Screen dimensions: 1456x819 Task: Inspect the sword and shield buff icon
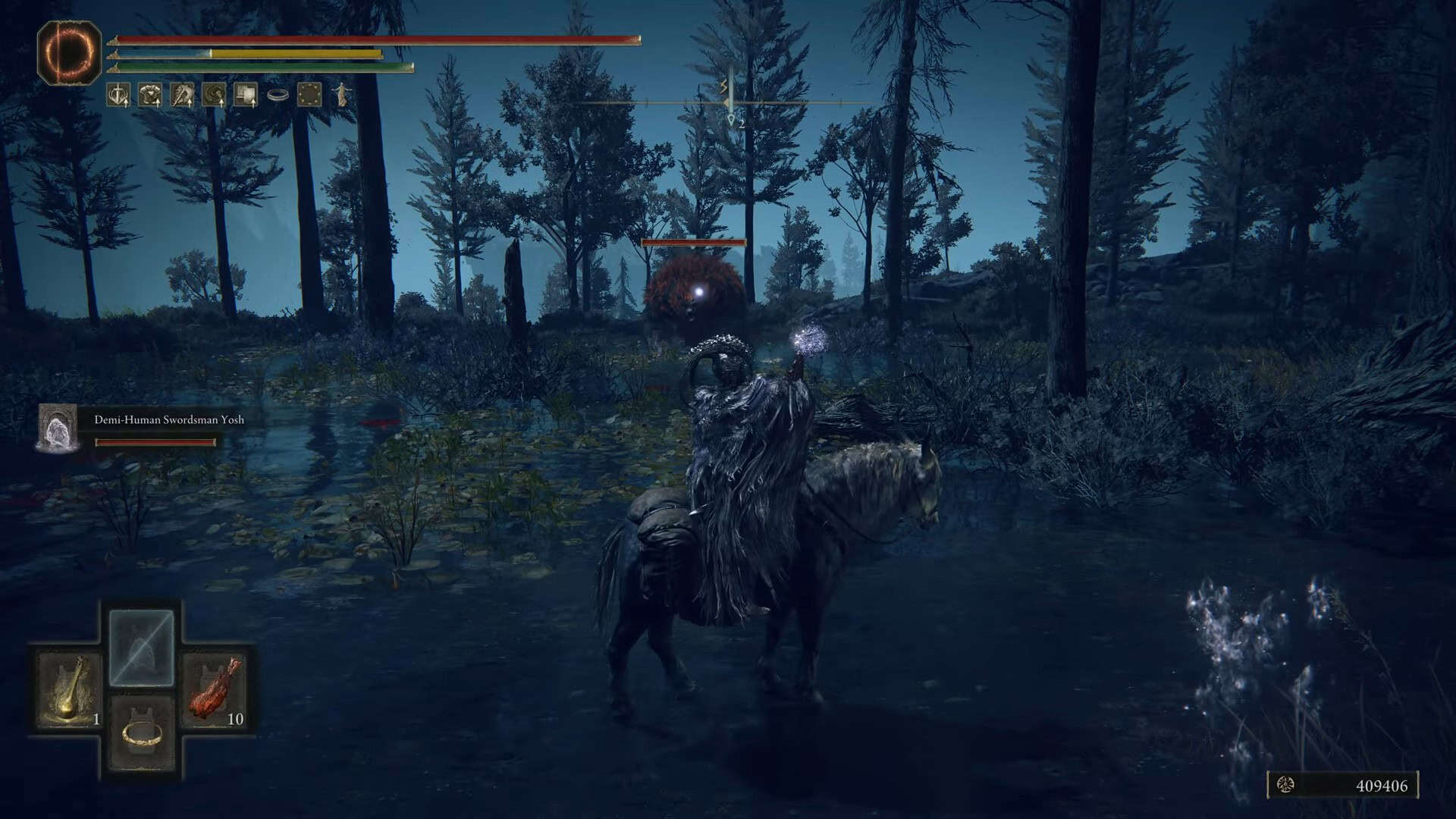point(118,95)
